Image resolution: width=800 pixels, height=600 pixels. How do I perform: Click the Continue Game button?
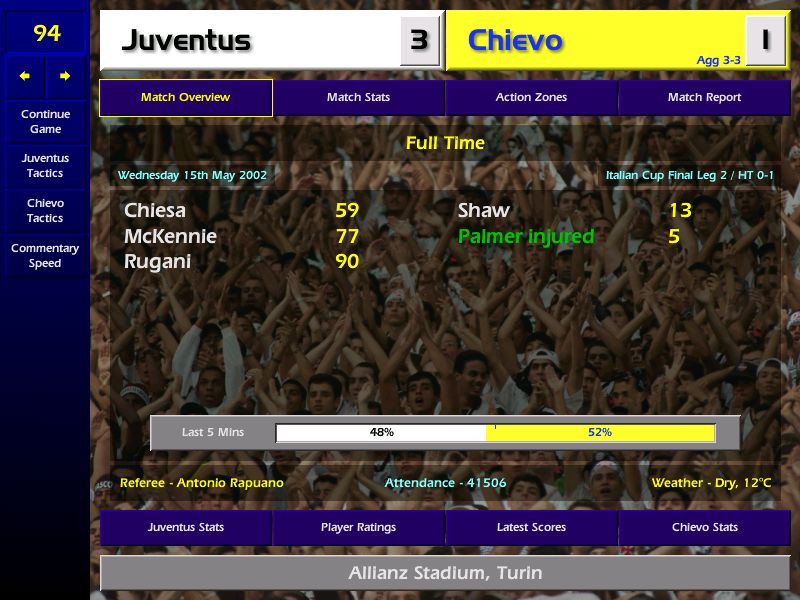click(45, 122)
